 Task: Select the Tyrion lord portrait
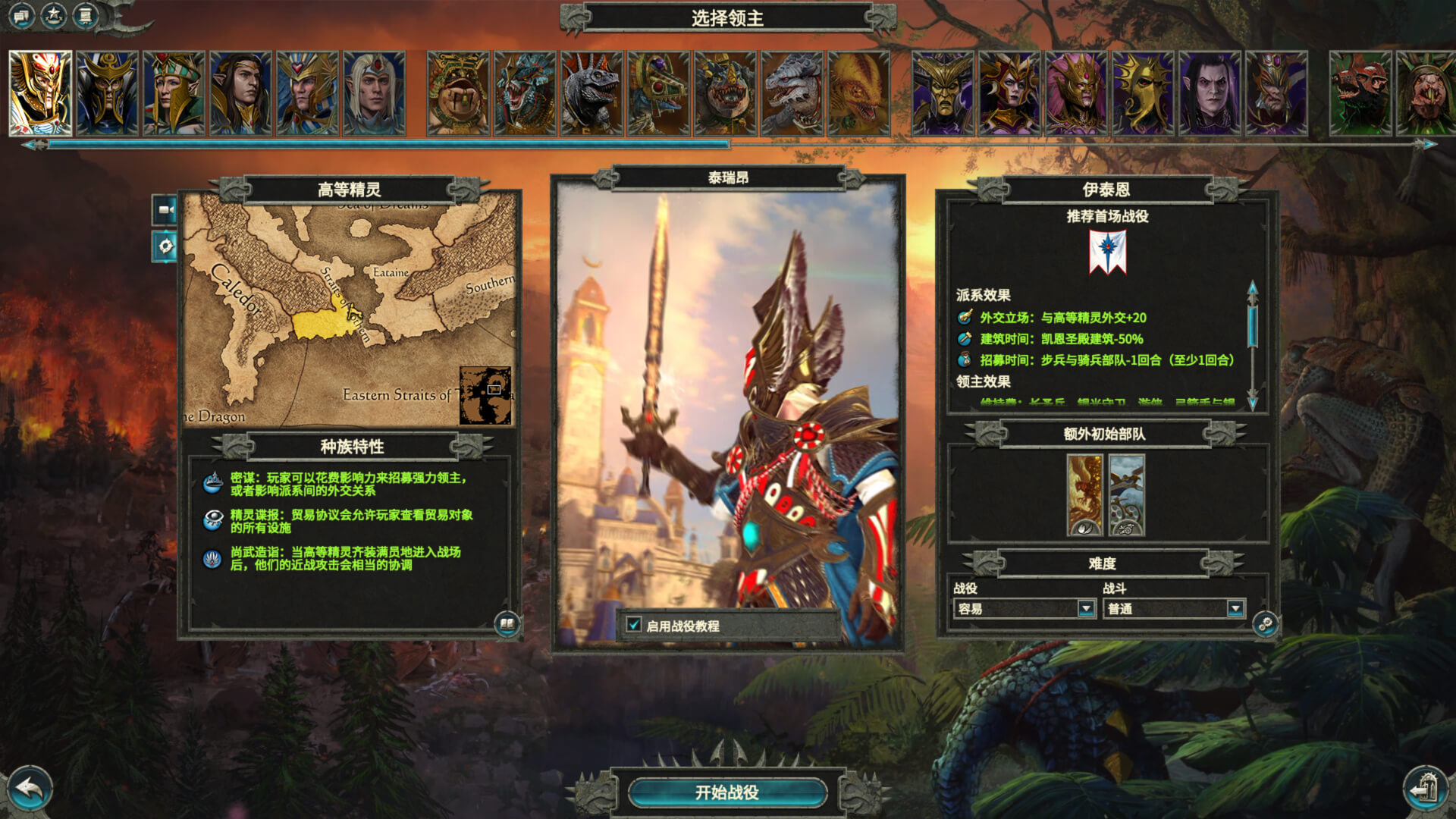tap(40, 93)
